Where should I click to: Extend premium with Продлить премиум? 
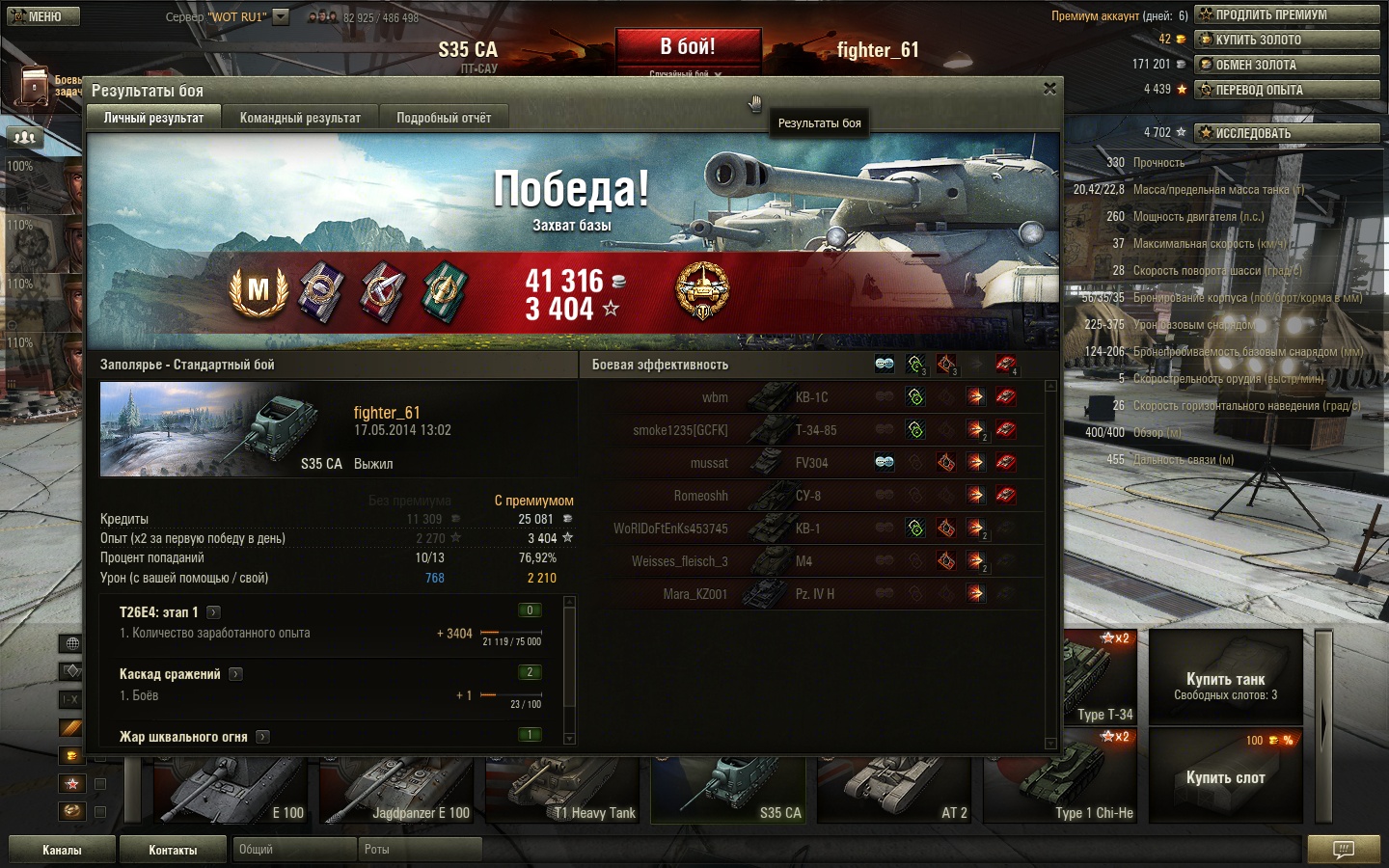click(1287, 14)
